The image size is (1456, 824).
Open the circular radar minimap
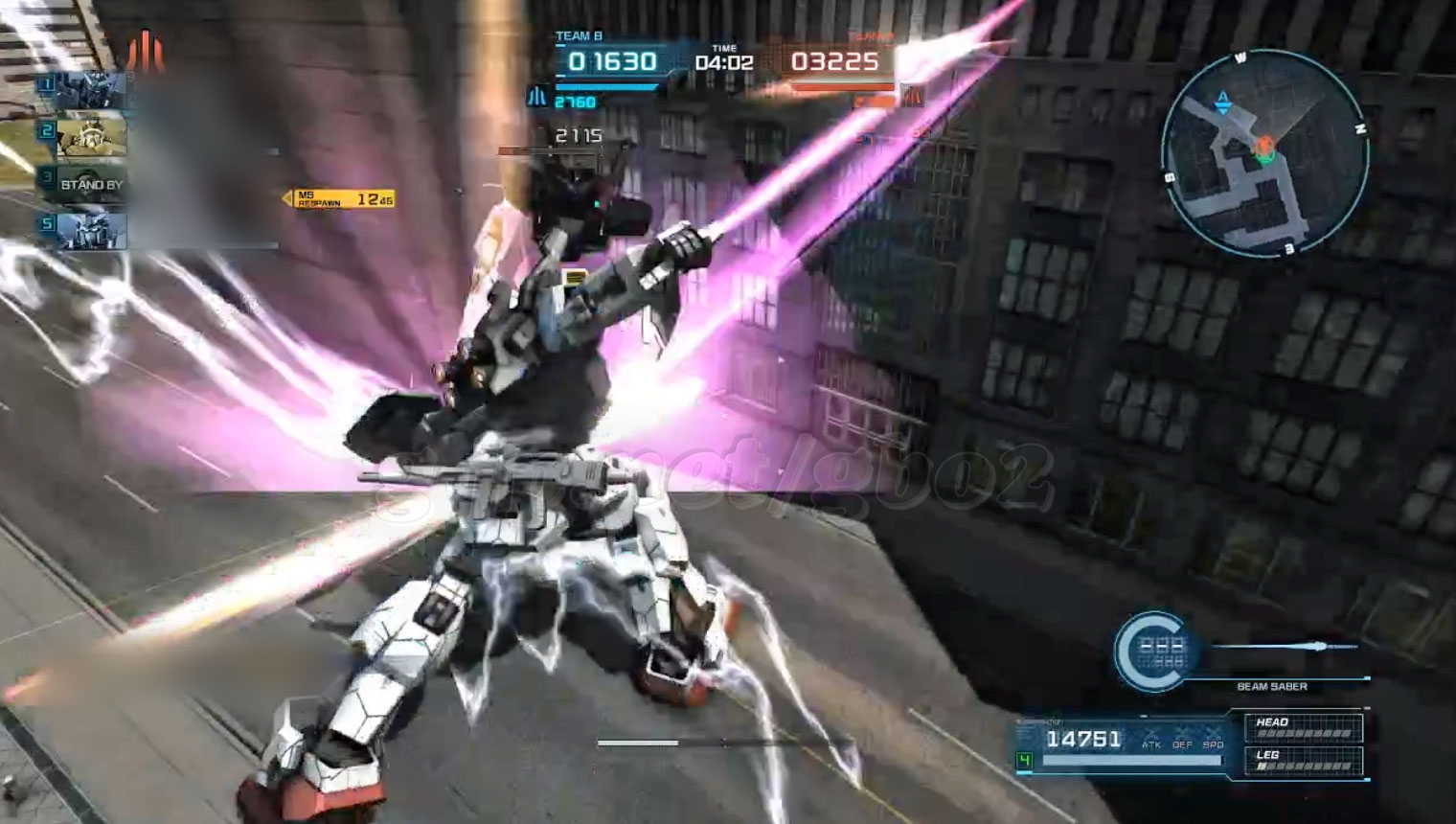(x=1263, y=155)
